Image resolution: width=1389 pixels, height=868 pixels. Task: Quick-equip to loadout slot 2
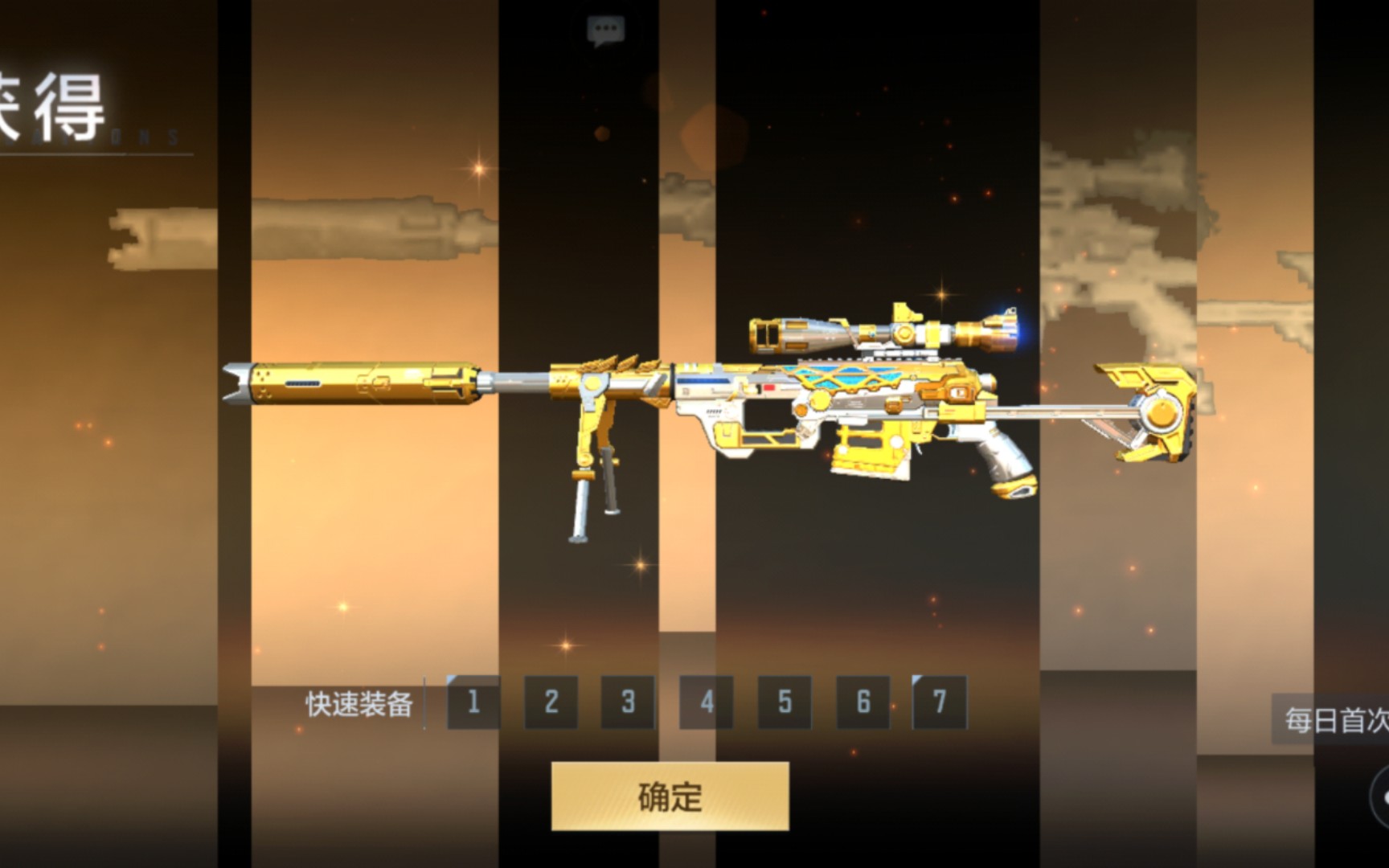tap(551, 702)
